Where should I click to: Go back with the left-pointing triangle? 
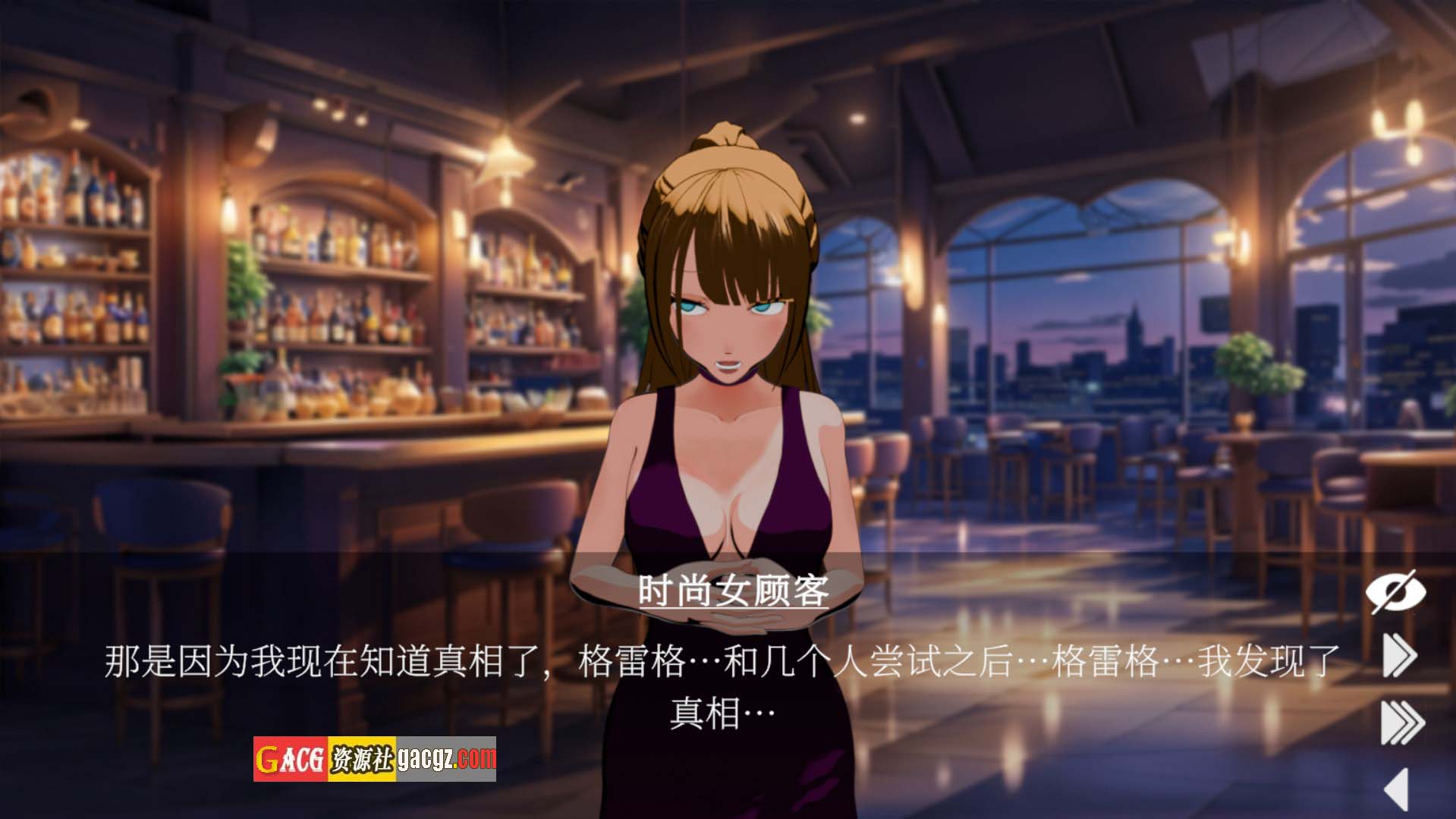pos(1397,789)
